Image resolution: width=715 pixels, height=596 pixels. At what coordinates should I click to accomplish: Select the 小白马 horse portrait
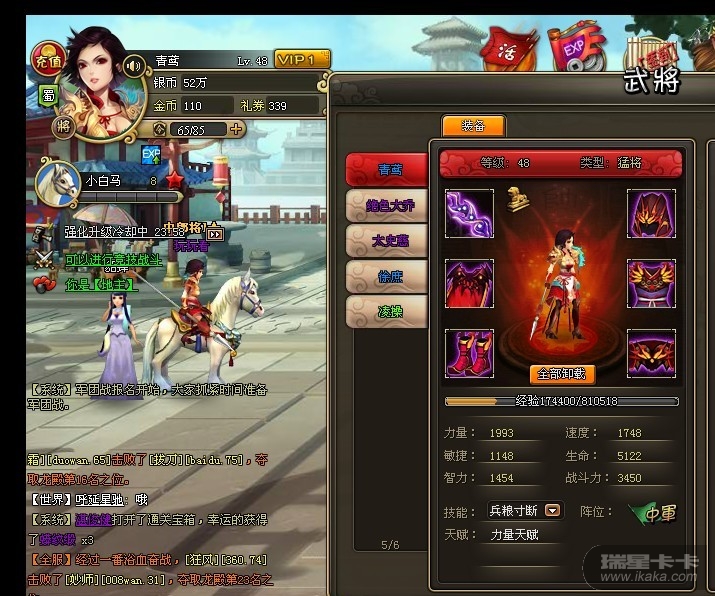click(x=57, y=182)
